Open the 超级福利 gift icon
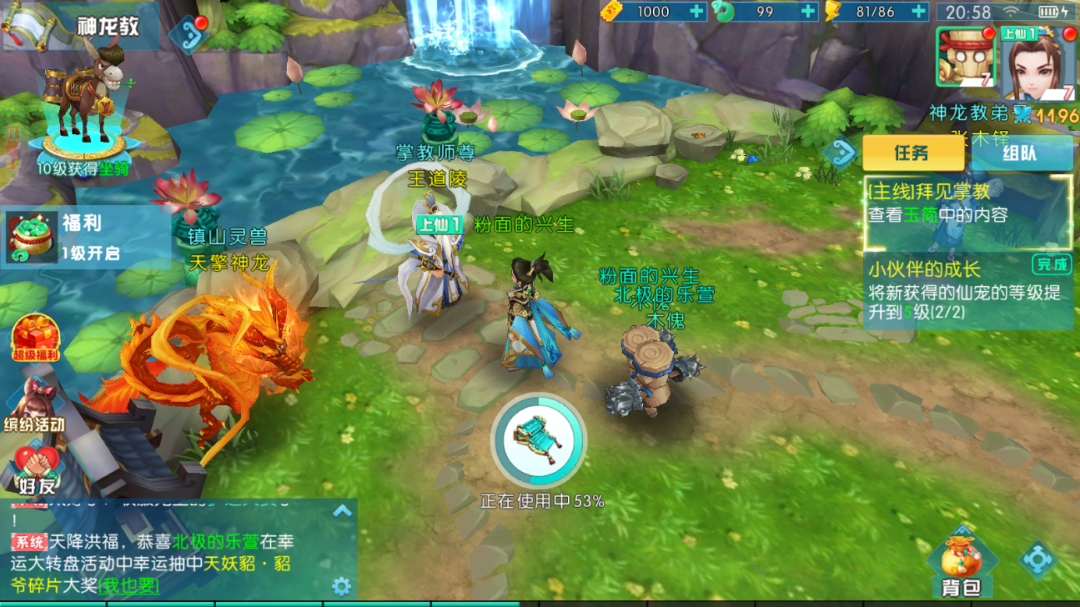 [35, 338]
